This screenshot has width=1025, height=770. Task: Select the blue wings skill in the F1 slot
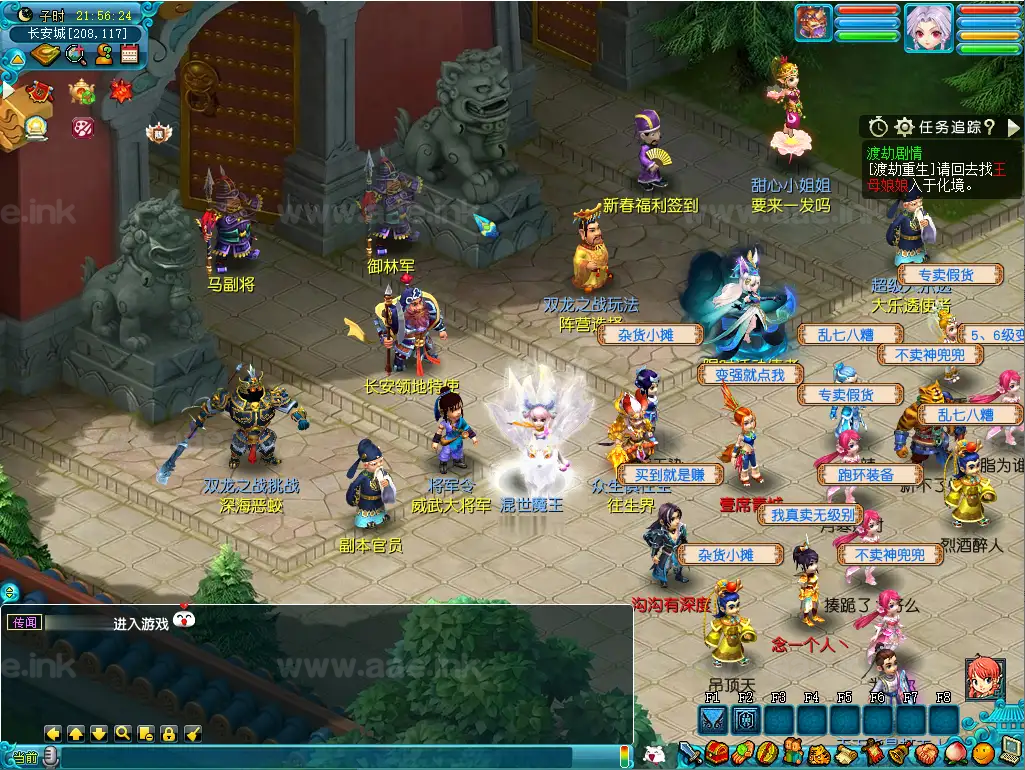point(713,719)
